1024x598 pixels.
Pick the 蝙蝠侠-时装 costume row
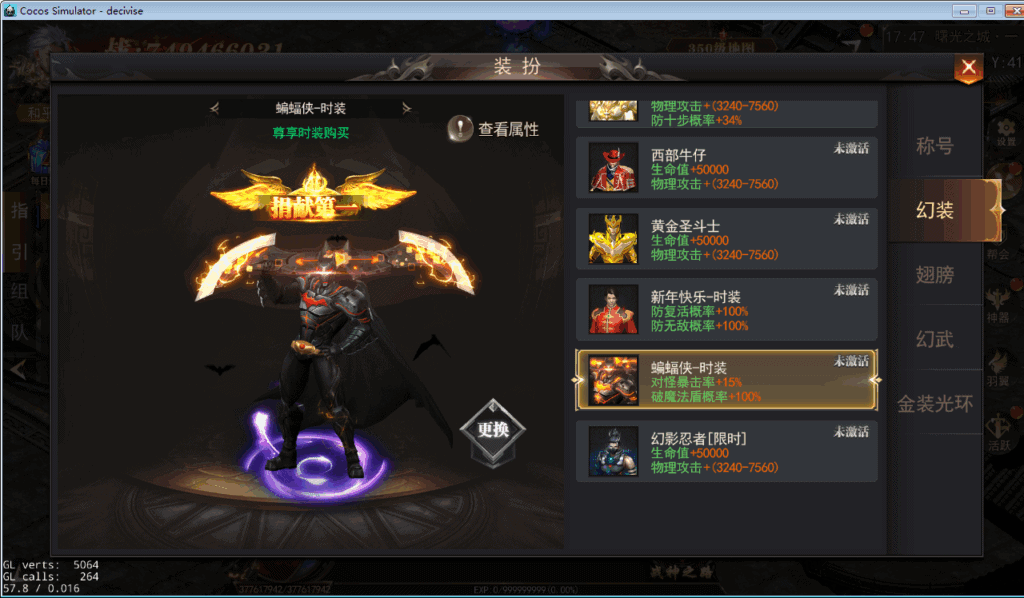[727, 380]
